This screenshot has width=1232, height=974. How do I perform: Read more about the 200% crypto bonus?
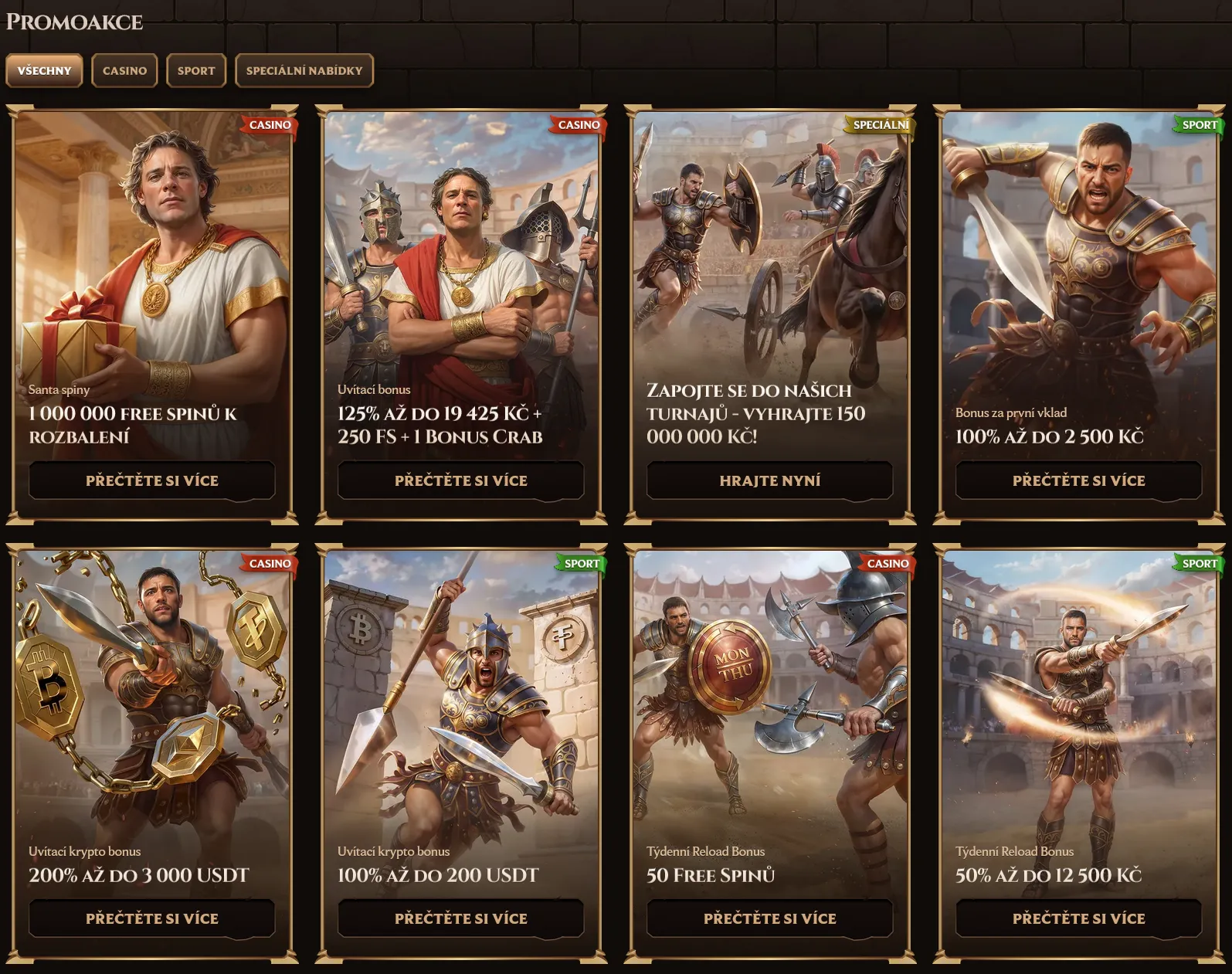coord(152,918)
